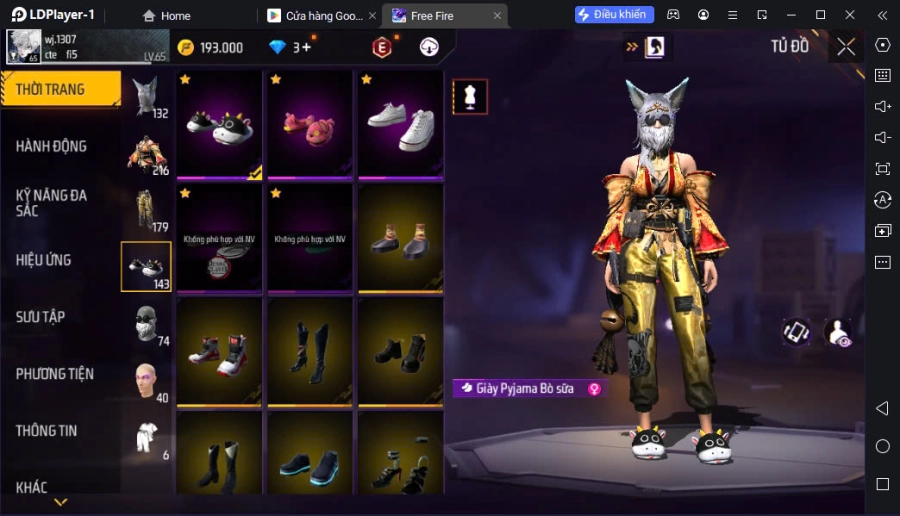Close the TỦ ĐỒ wardrobe screen
Screen dimensions: 900x516
[x=846, y=46]
